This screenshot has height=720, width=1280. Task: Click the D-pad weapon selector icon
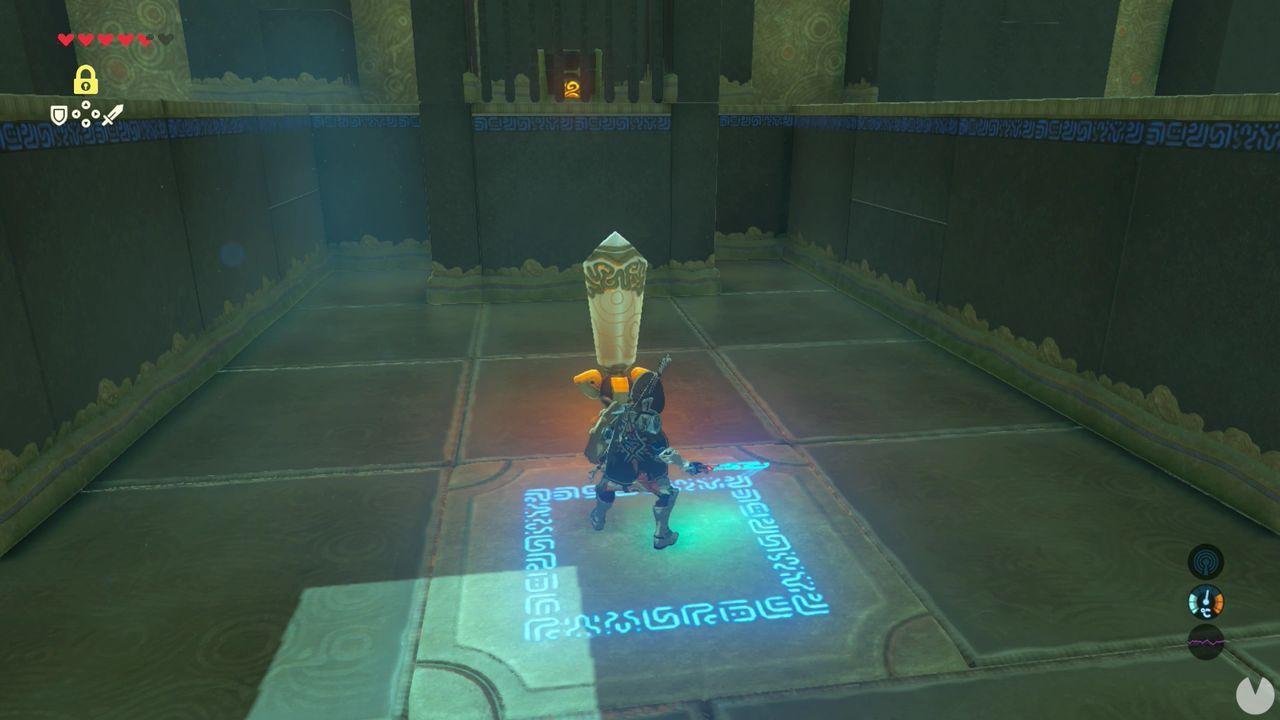tap(85, 113)
